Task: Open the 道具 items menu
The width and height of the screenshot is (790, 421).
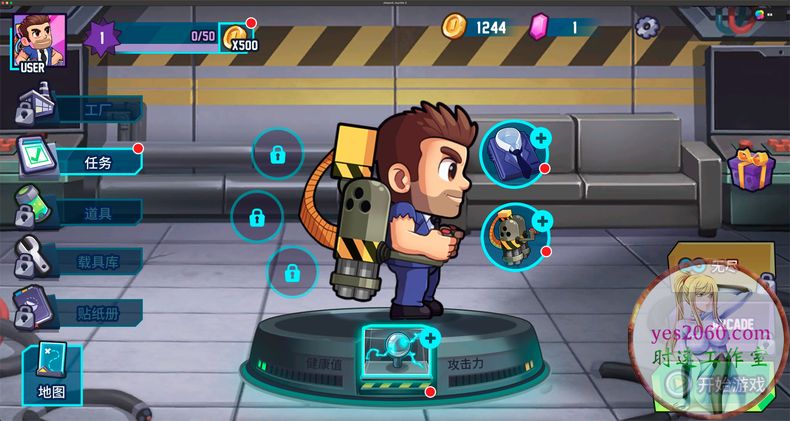Action: click(x=83, y=211)
